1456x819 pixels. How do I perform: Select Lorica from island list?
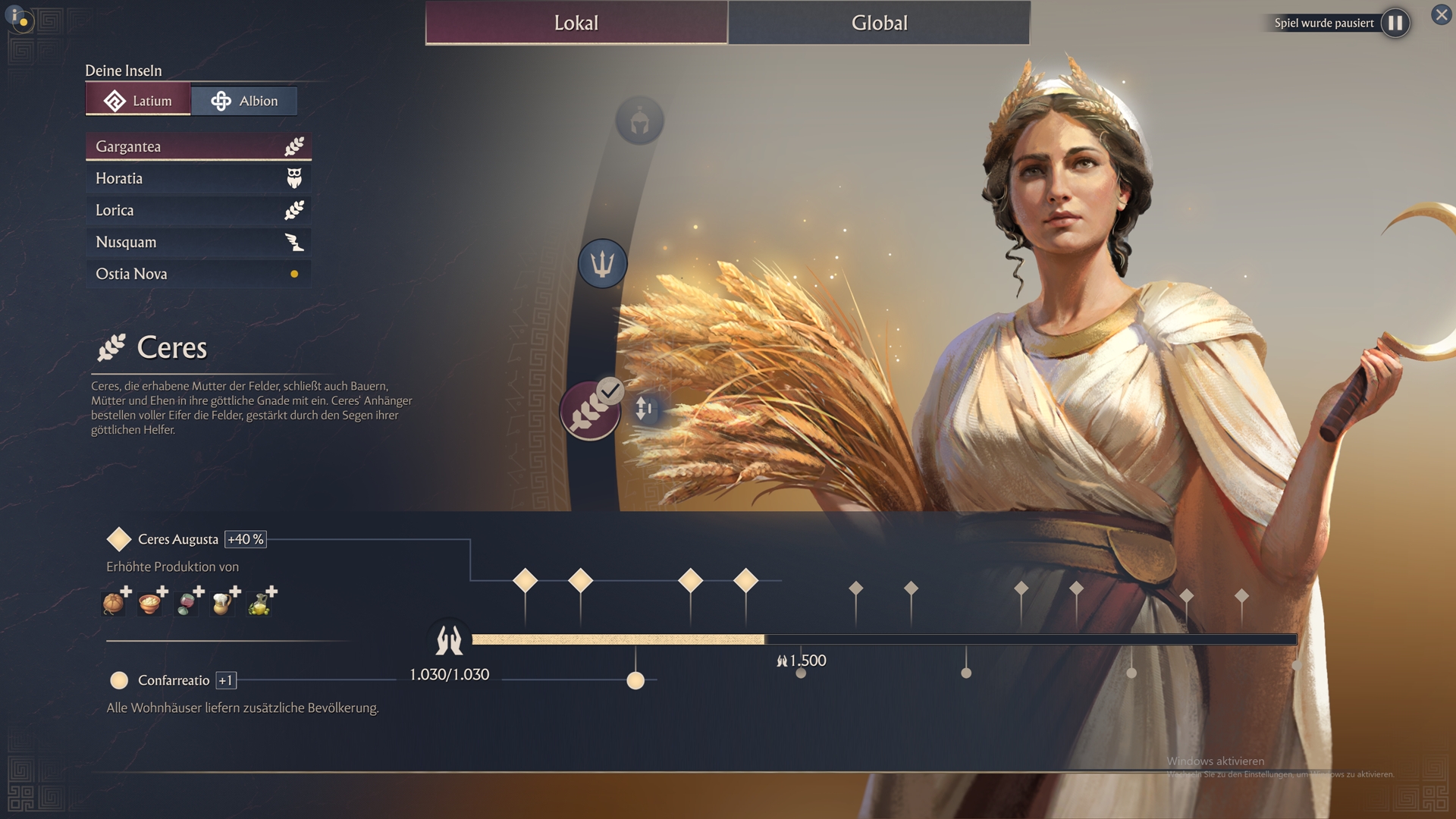coord(198,210)
